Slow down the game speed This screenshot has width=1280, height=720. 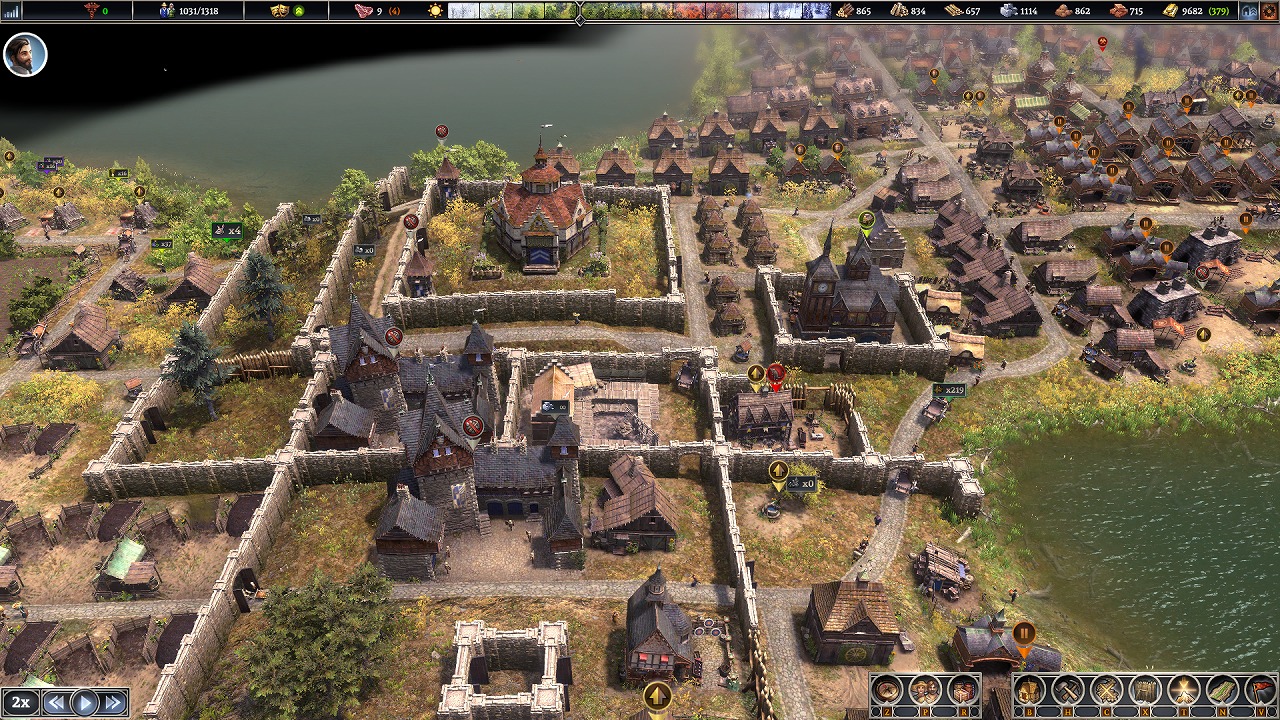pyautogui.click(x=56, y=703)
